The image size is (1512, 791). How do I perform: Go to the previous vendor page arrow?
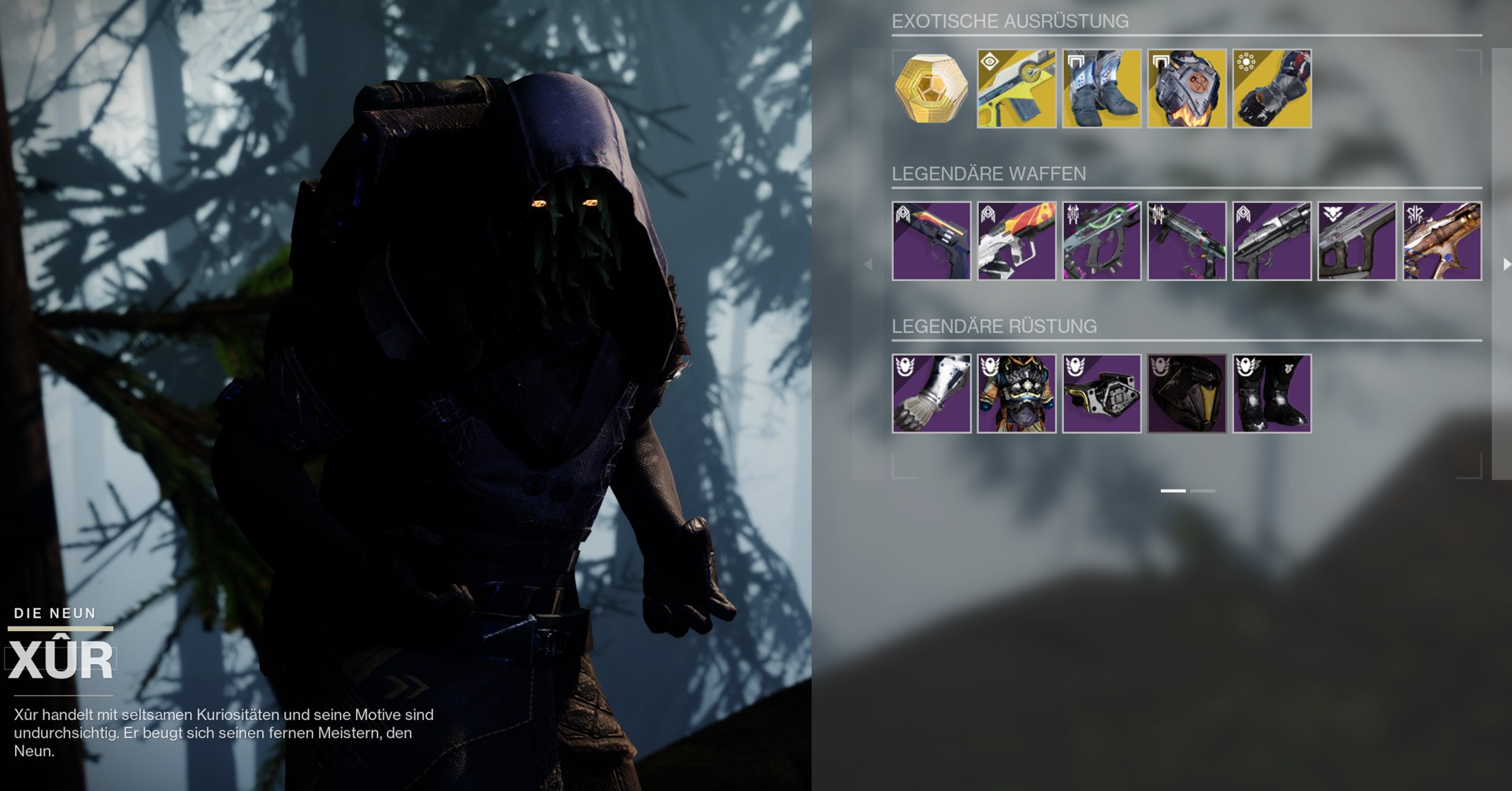(869, 264)
